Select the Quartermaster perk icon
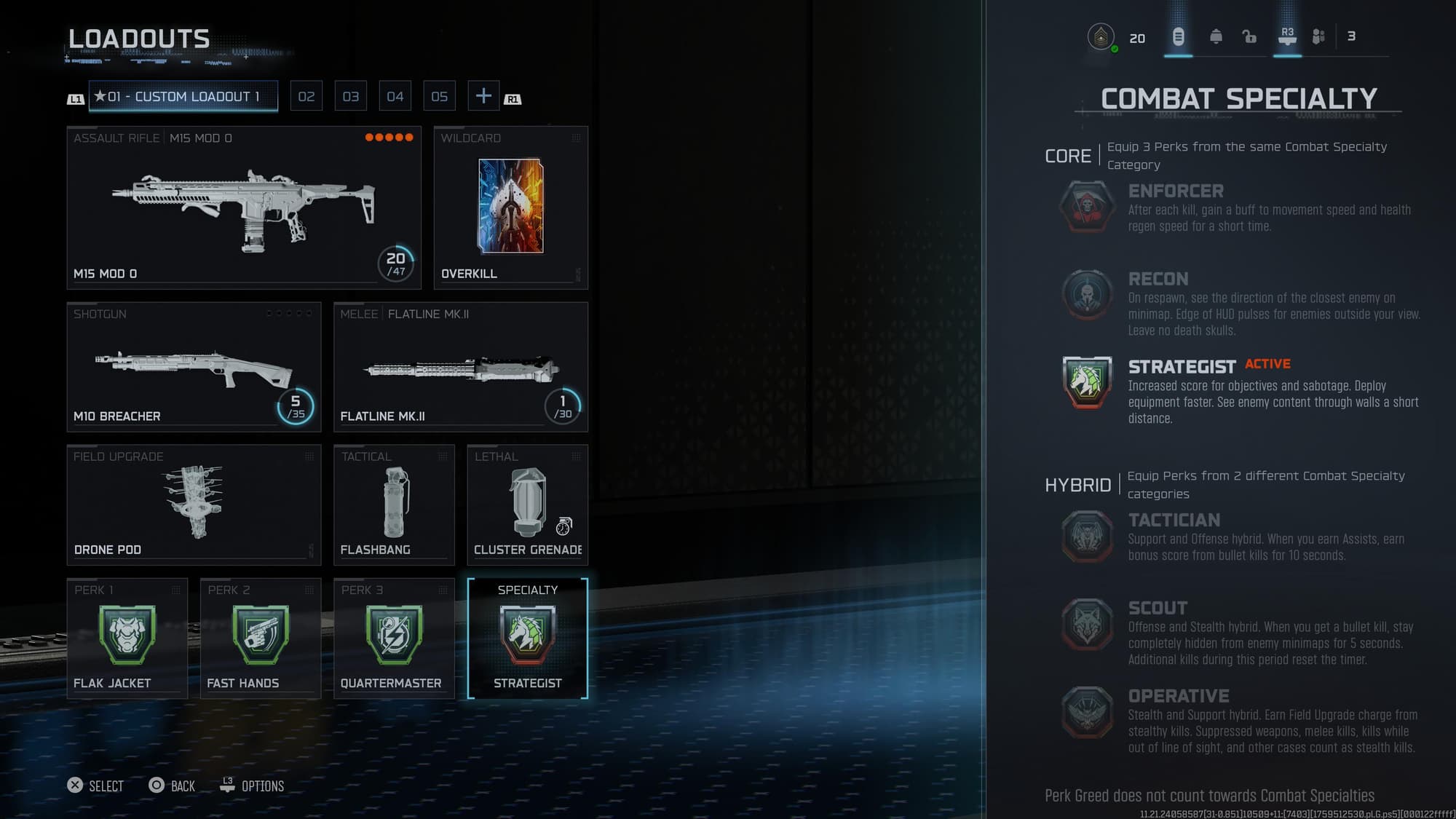Viewport: 1456px width, 819px height. pyautogui.click(x=393, y=636)
